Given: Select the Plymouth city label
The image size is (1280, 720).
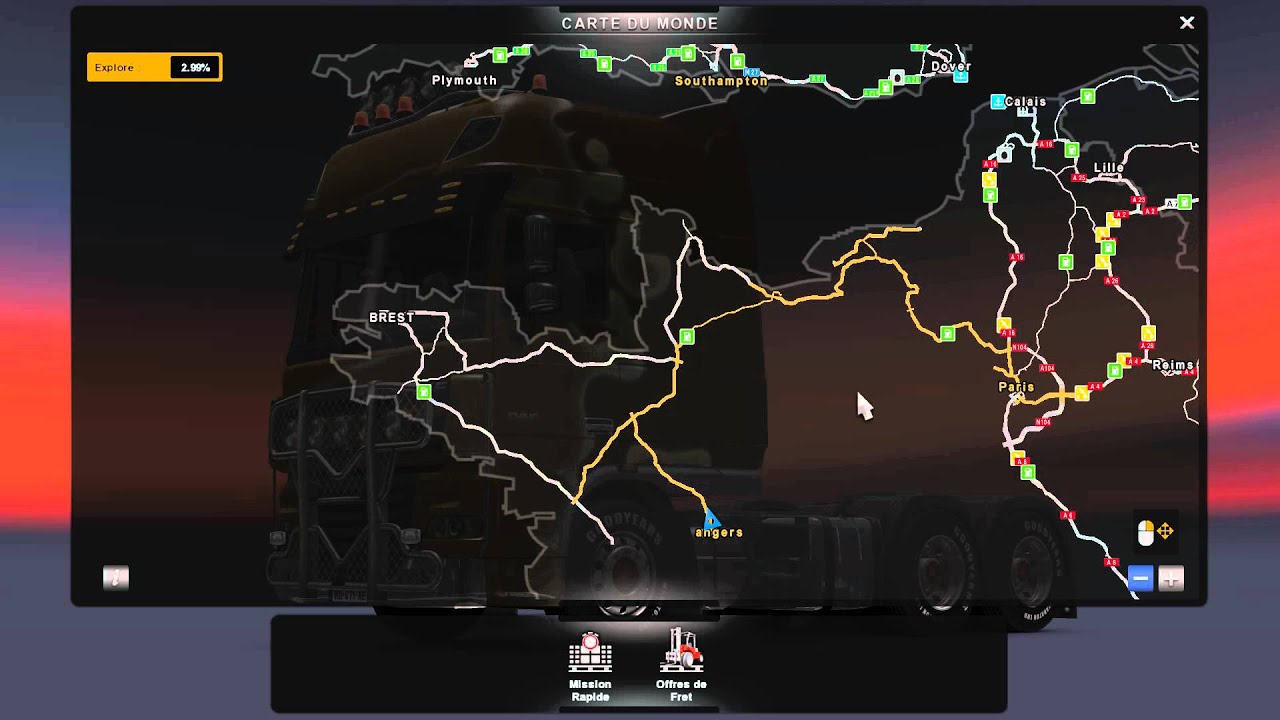Looking at the screenshot, I should (x=464, y=80).
